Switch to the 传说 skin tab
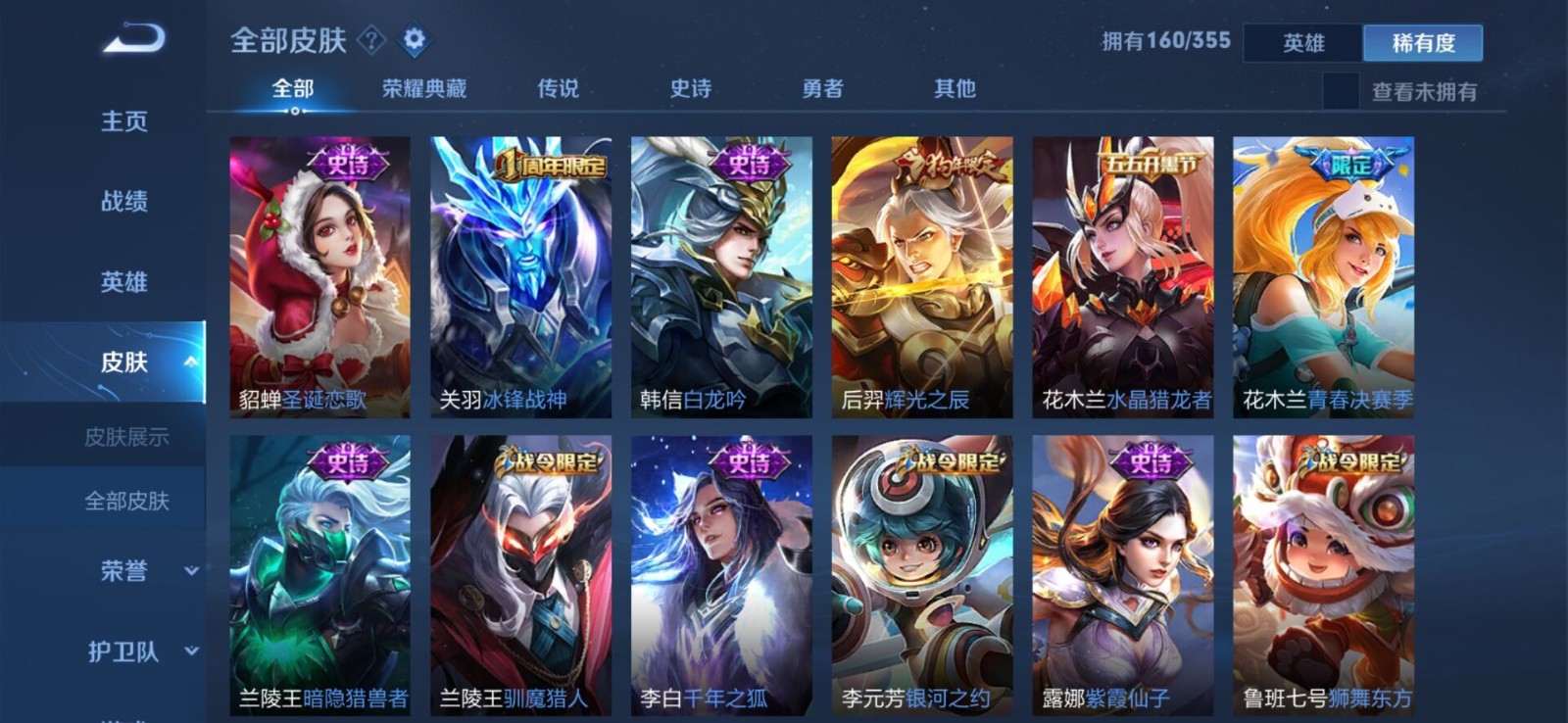 pos(557,88)
